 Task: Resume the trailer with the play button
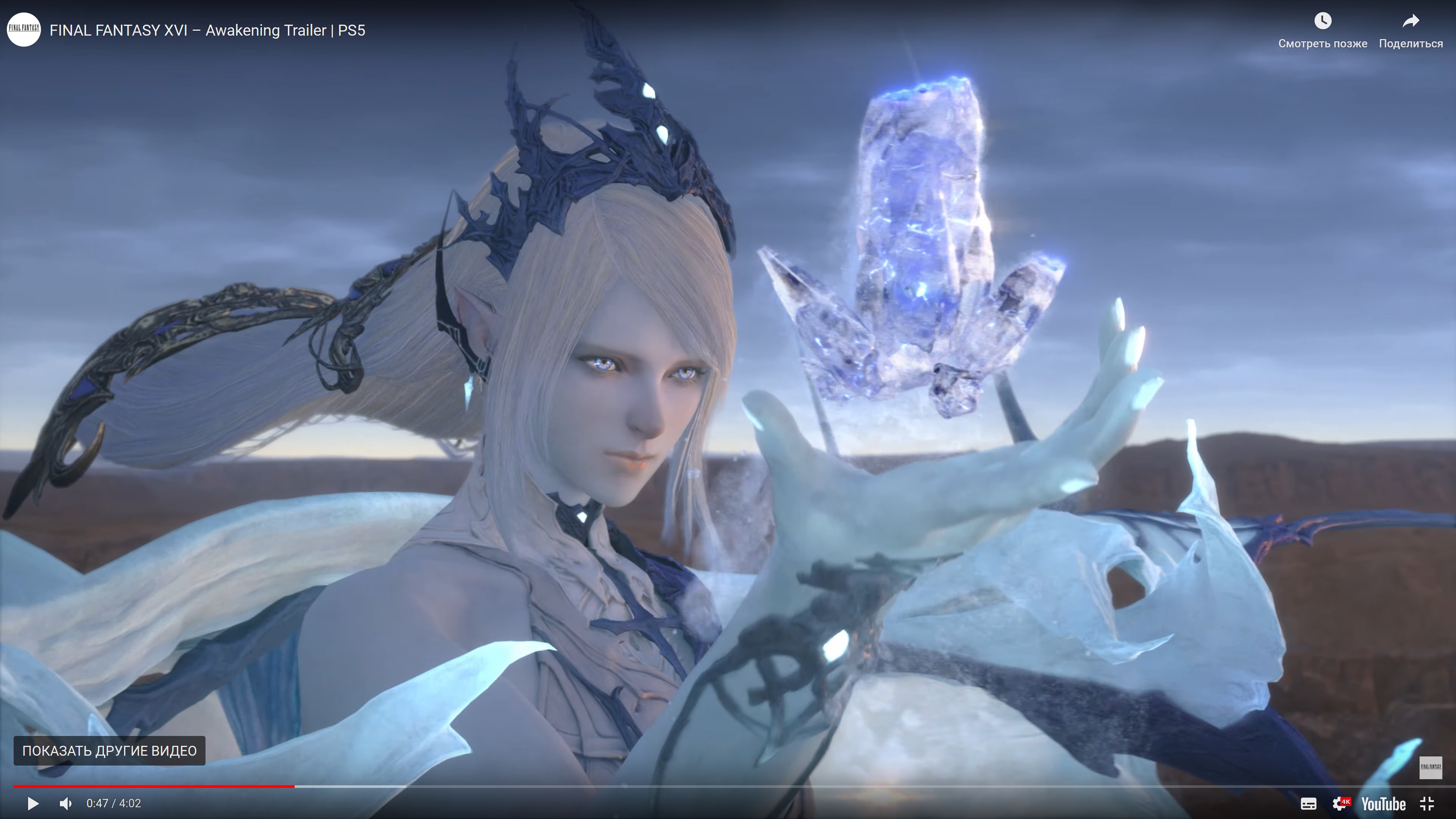pos(33,803)
